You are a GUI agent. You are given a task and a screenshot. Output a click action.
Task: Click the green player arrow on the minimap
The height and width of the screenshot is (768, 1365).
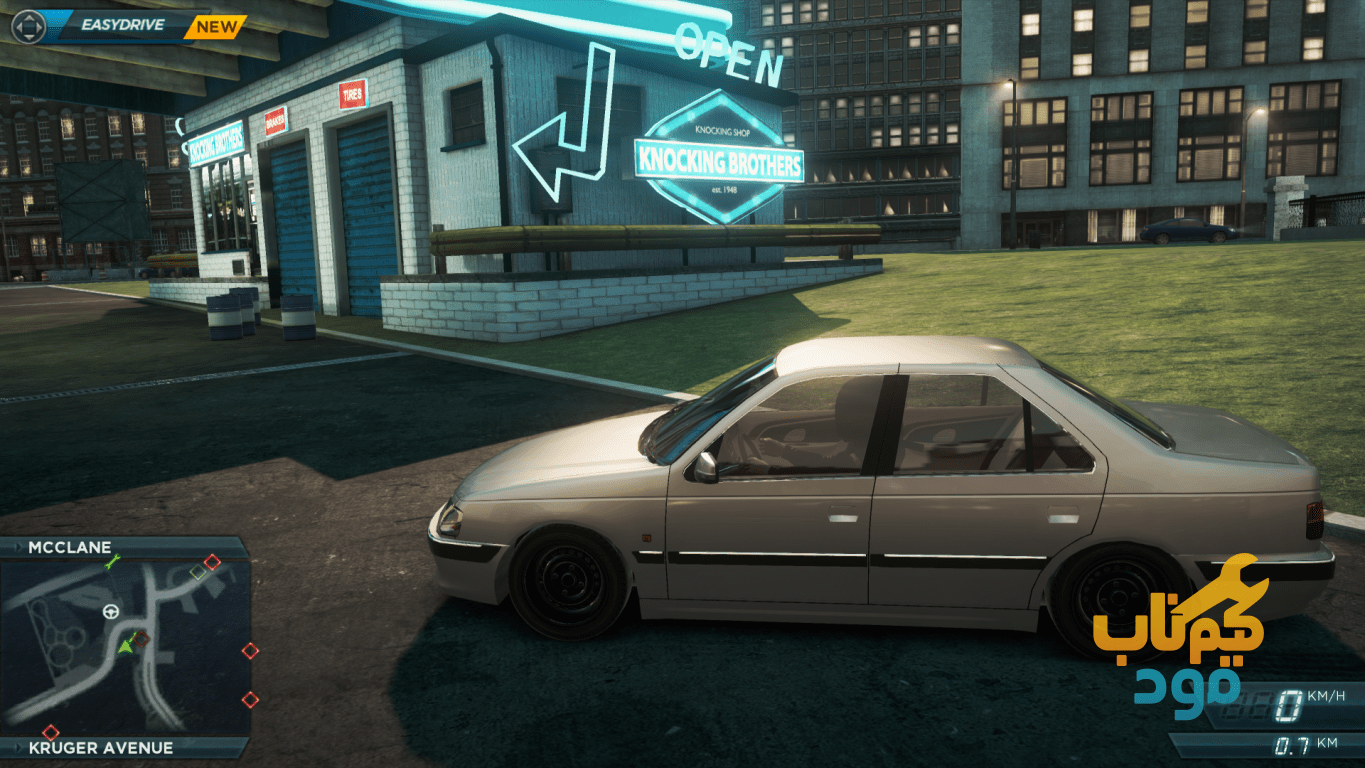pos(126,645)
